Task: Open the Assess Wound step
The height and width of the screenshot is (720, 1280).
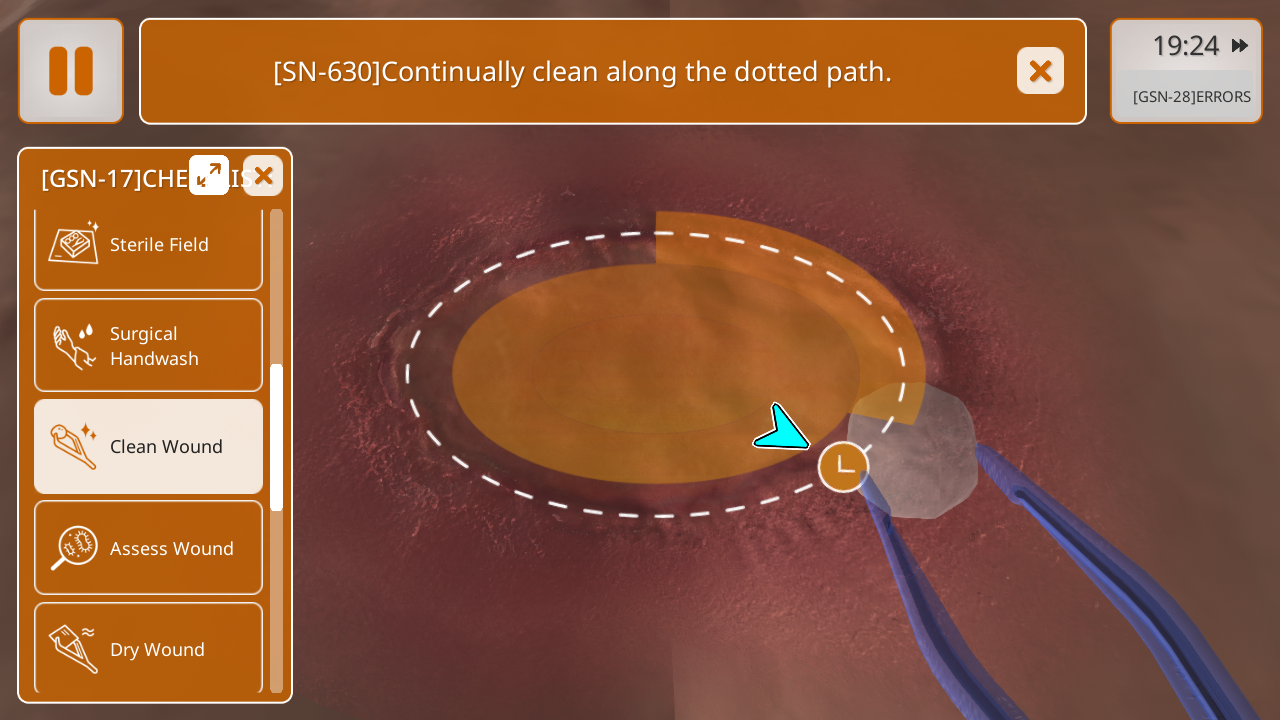Action: tap(148, 548)
